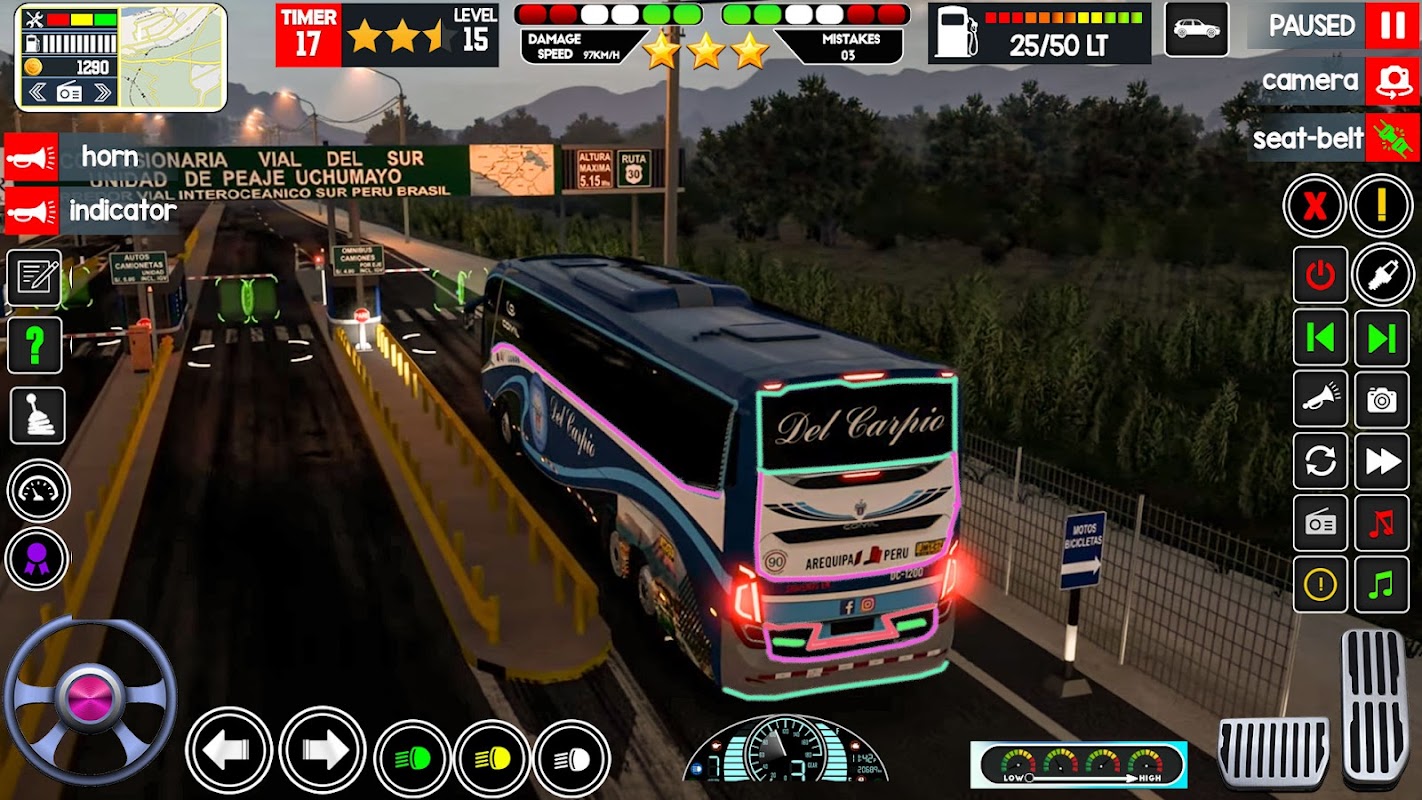Click the red pause button
Screen dimensions: 1422x800
point(1392,26)
